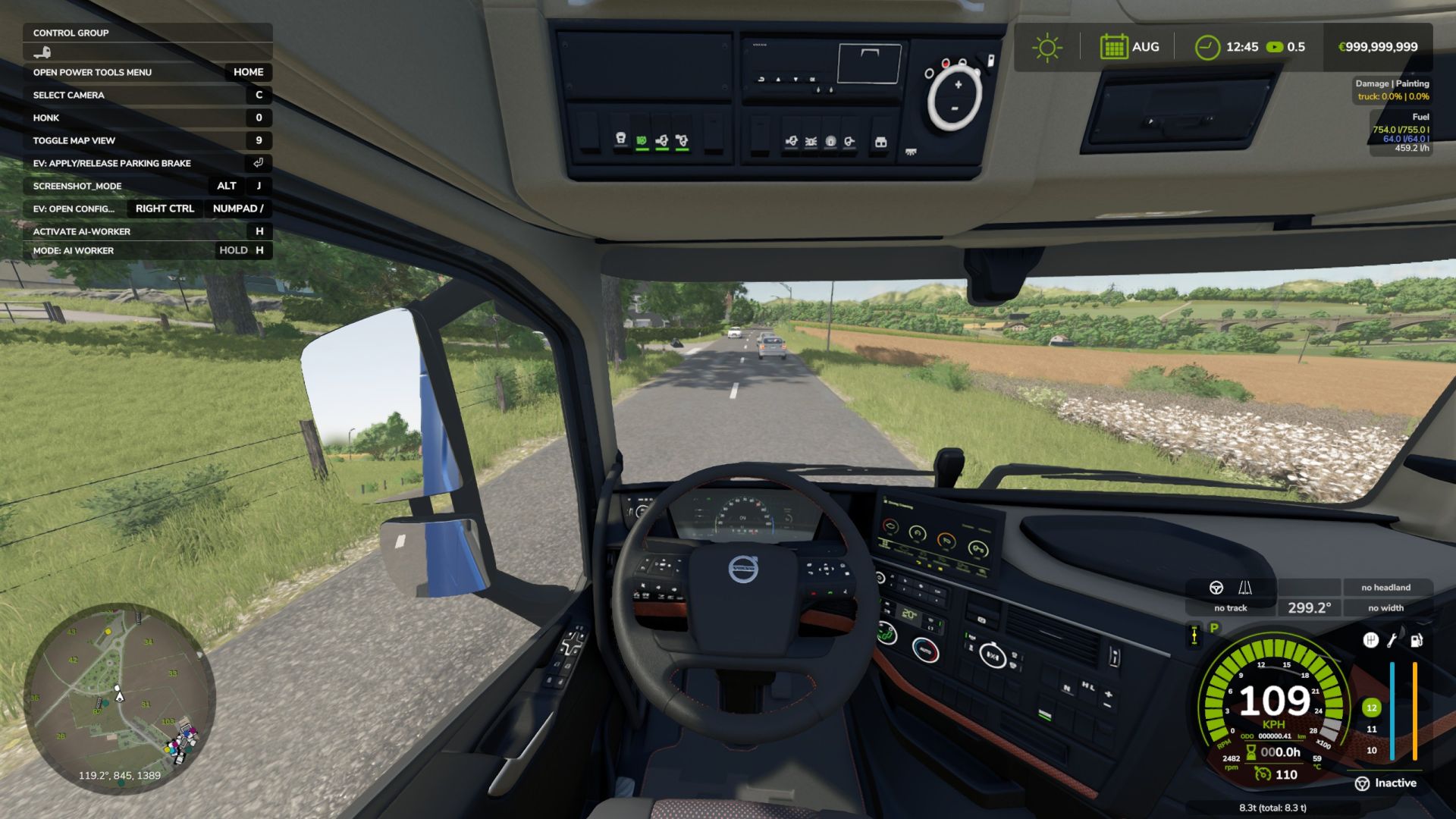The width and height of the screenshot is (1456, 819).
Task: Click the fuel pump icon
Action: 1416,641
